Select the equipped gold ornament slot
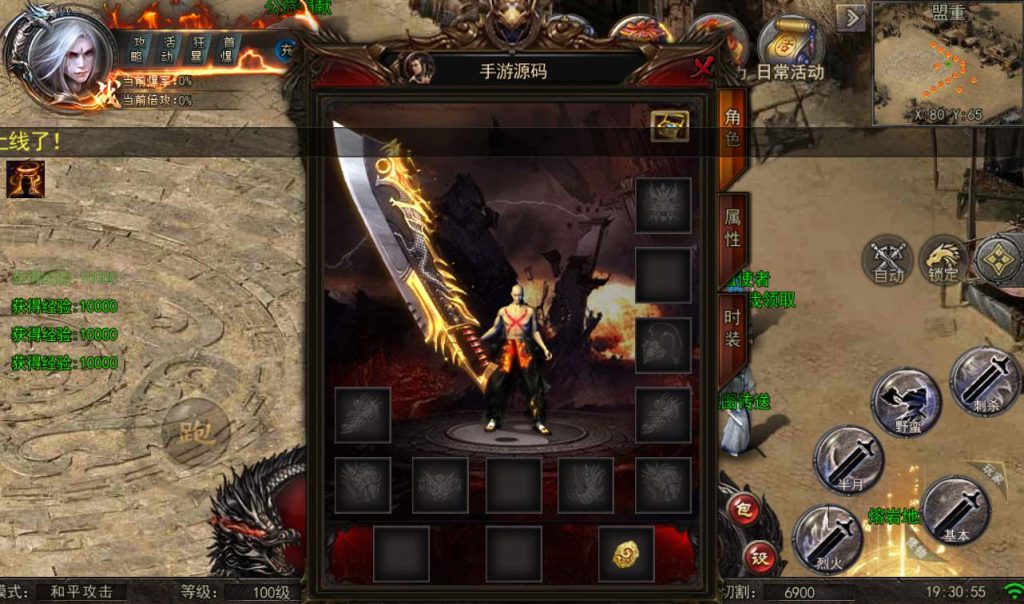 627,554
